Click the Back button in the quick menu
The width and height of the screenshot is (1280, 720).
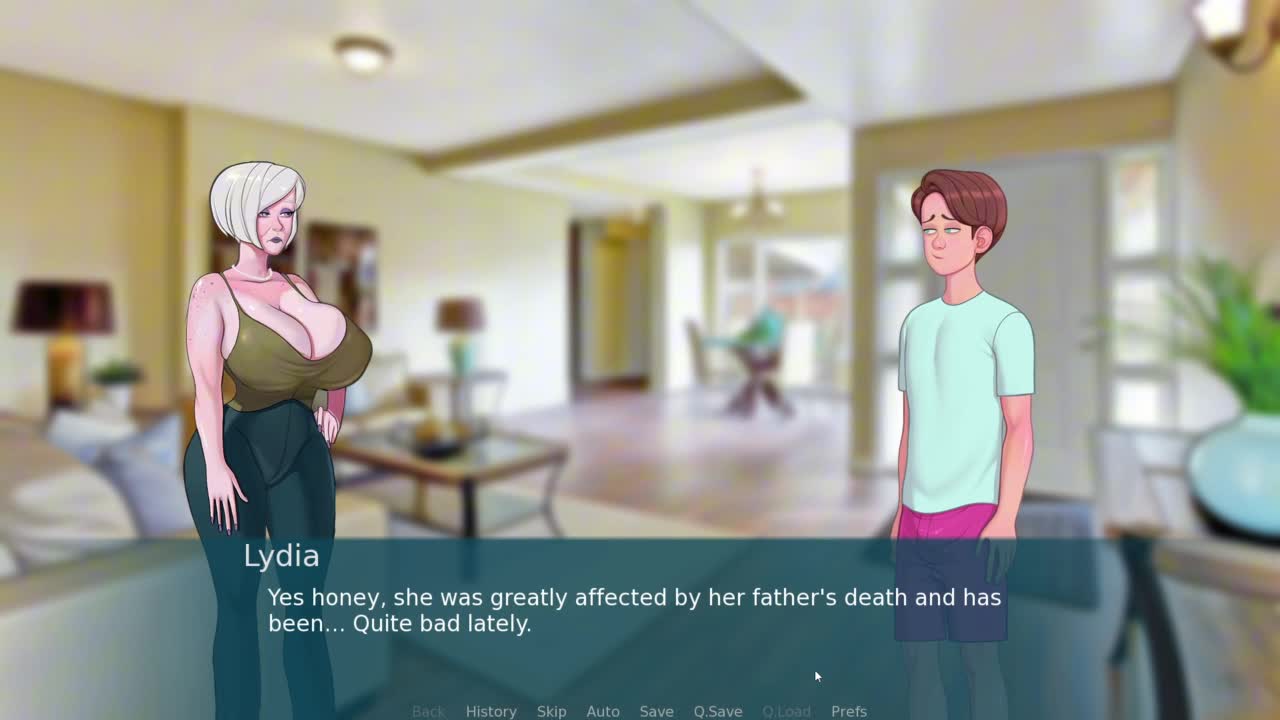point(428,711)
